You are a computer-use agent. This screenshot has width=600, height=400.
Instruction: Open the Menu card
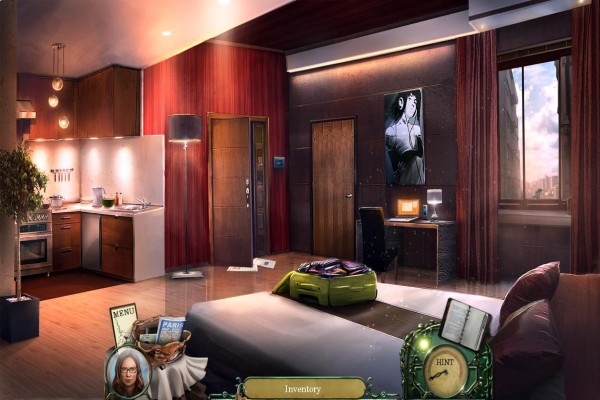point(123,324)
